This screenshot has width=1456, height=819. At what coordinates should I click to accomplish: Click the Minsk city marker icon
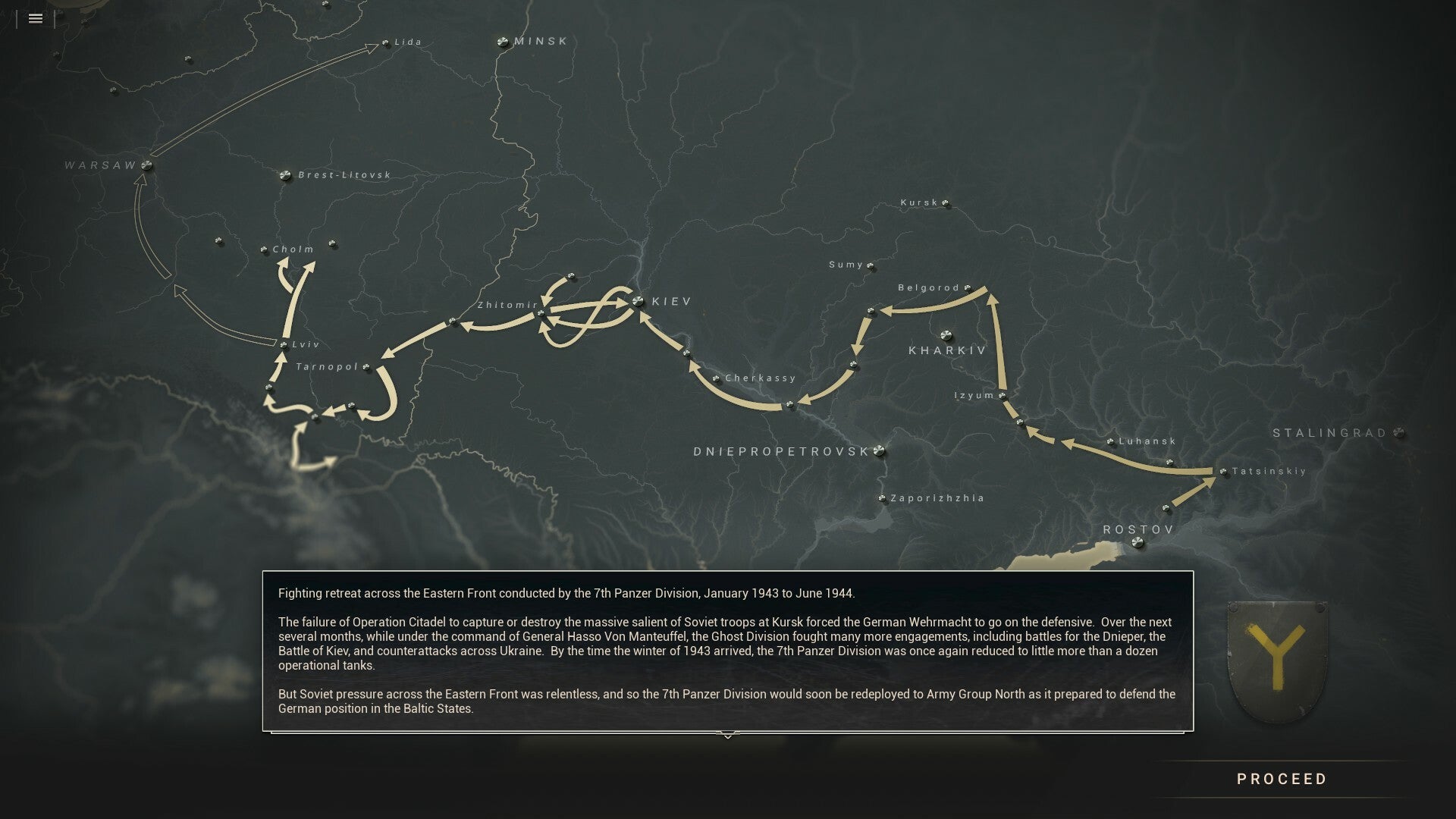click(x=503, y=42)
